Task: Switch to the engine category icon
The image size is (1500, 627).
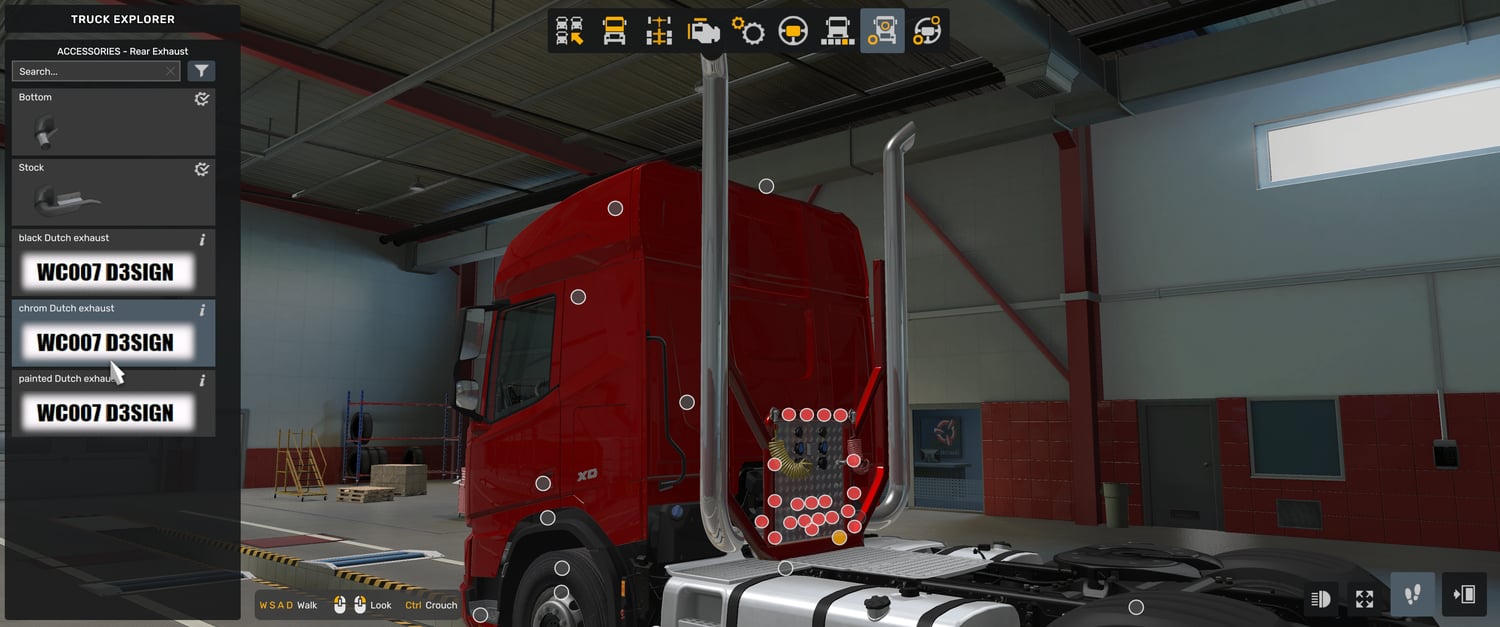Action: (x=704, y=31)
